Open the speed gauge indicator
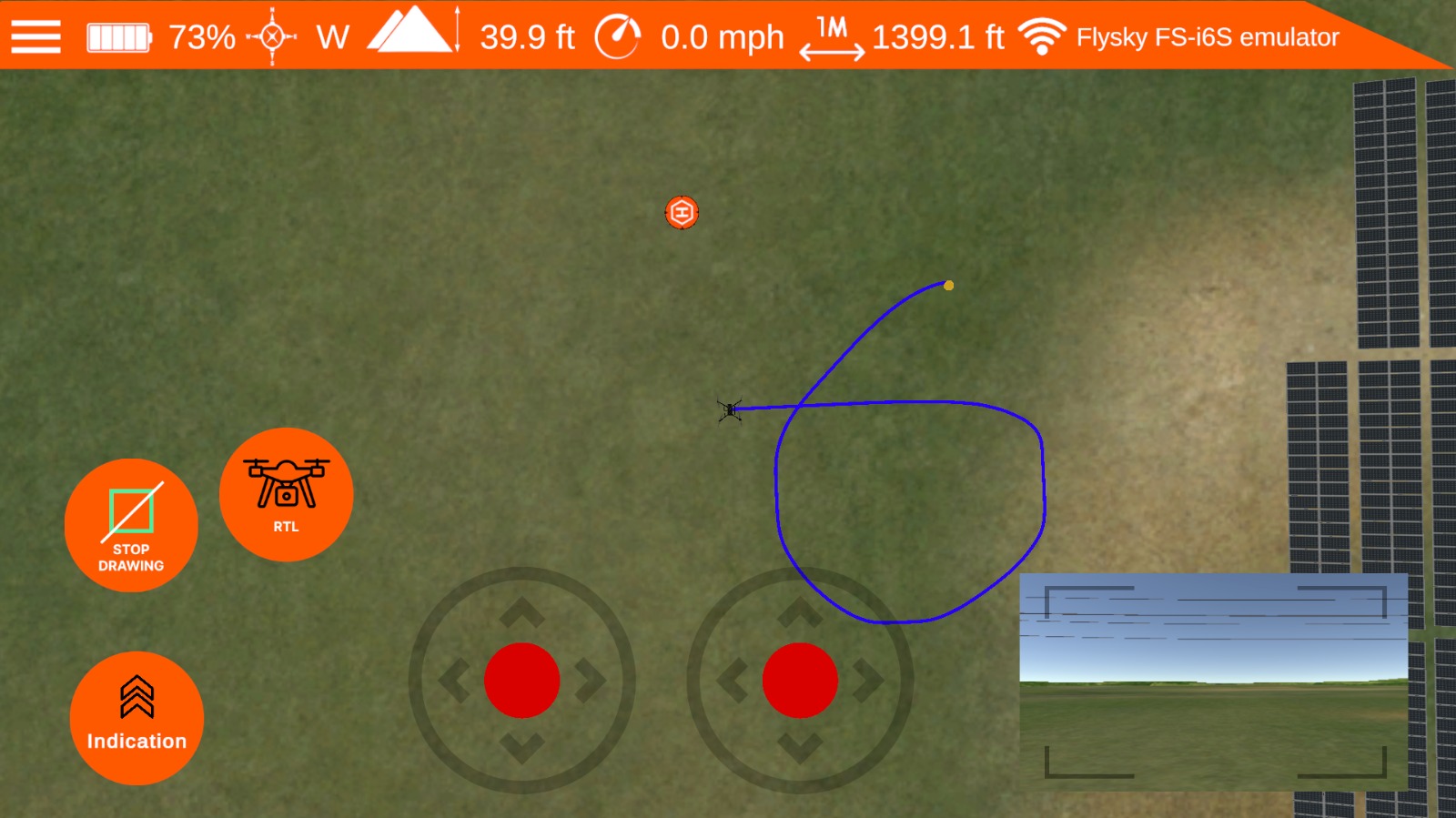This screenshot has height=818, width=1456. pyautogui.click(x=618, y=36)
